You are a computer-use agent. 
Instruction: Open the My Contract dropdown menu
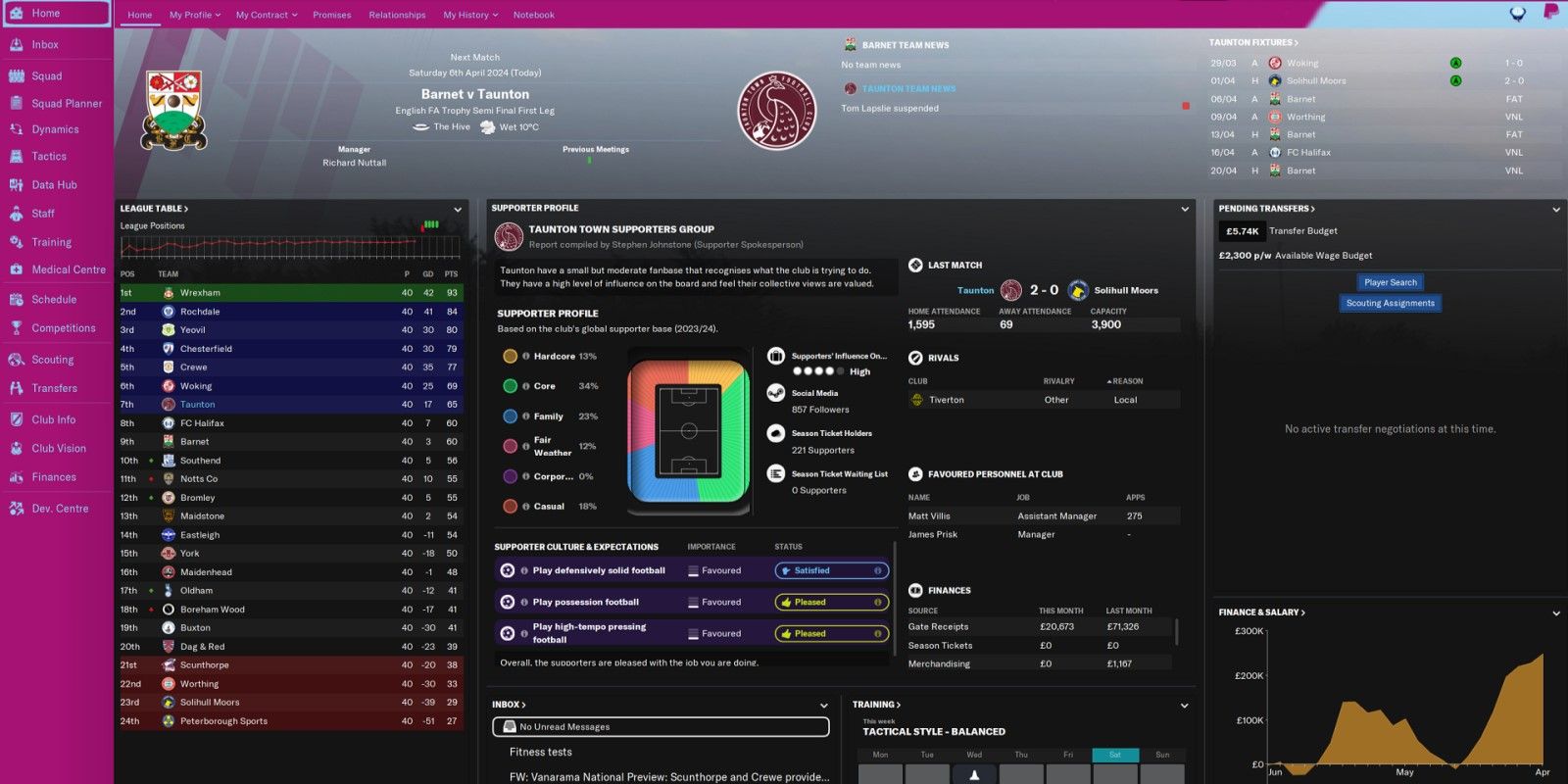pos(266,15)
